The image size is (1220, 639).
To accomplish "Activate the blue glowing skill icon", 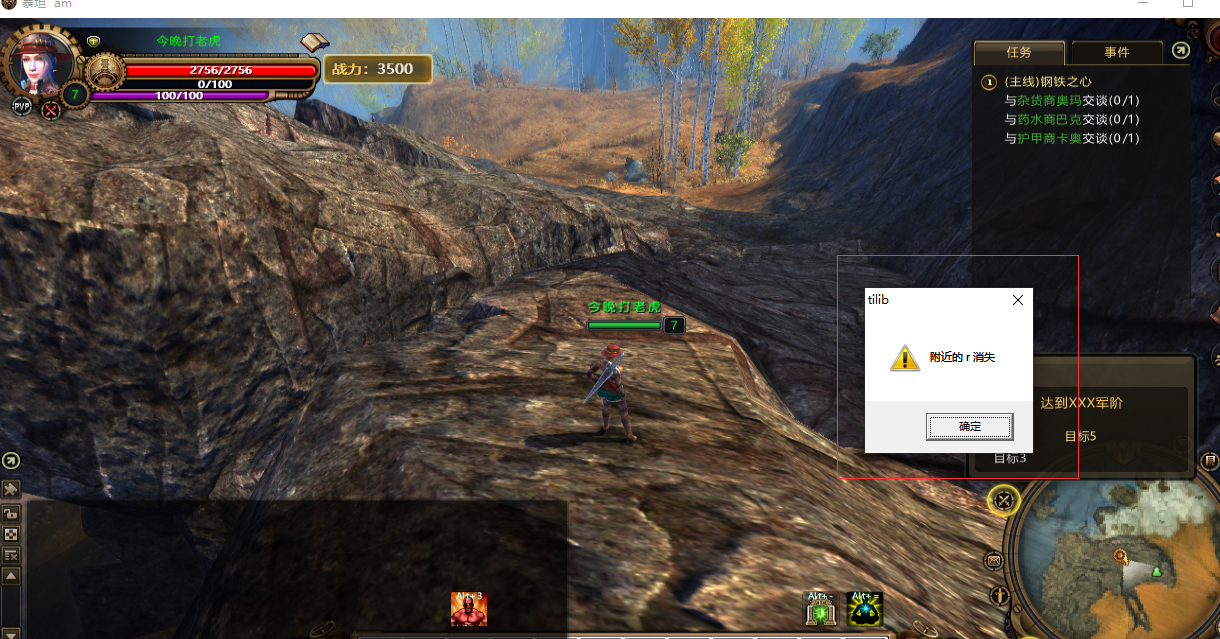I will [864, 609].
